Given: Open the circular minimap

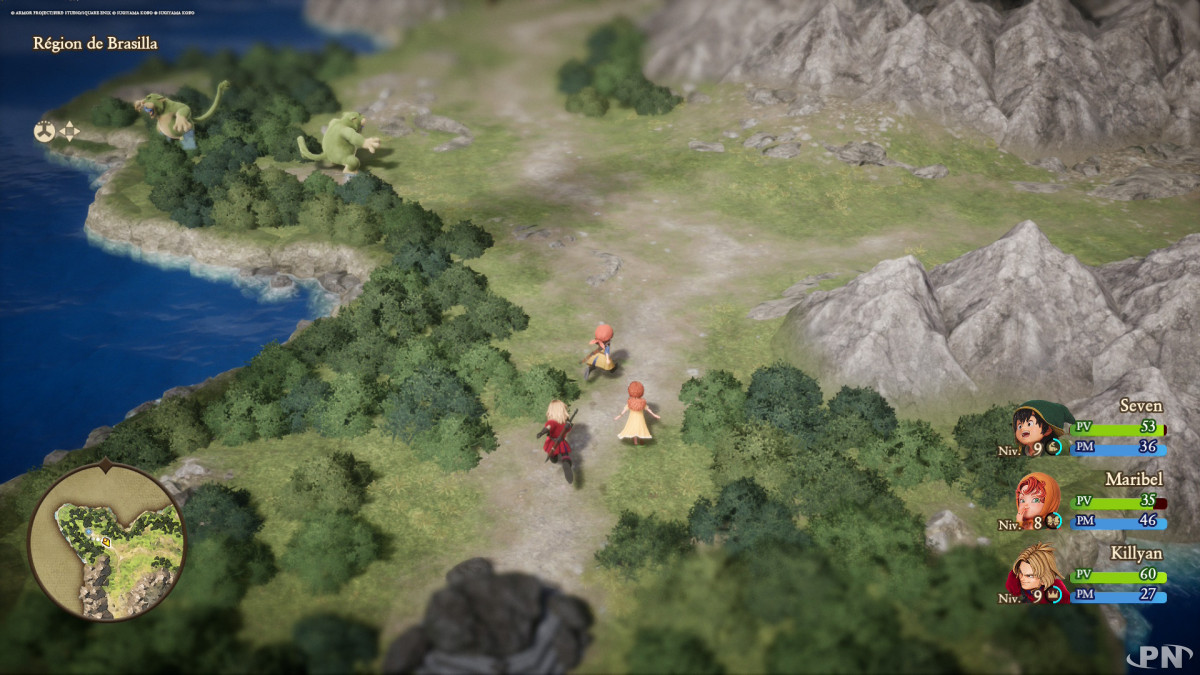Looking at the screenshot, I should [x=106, y=541].
